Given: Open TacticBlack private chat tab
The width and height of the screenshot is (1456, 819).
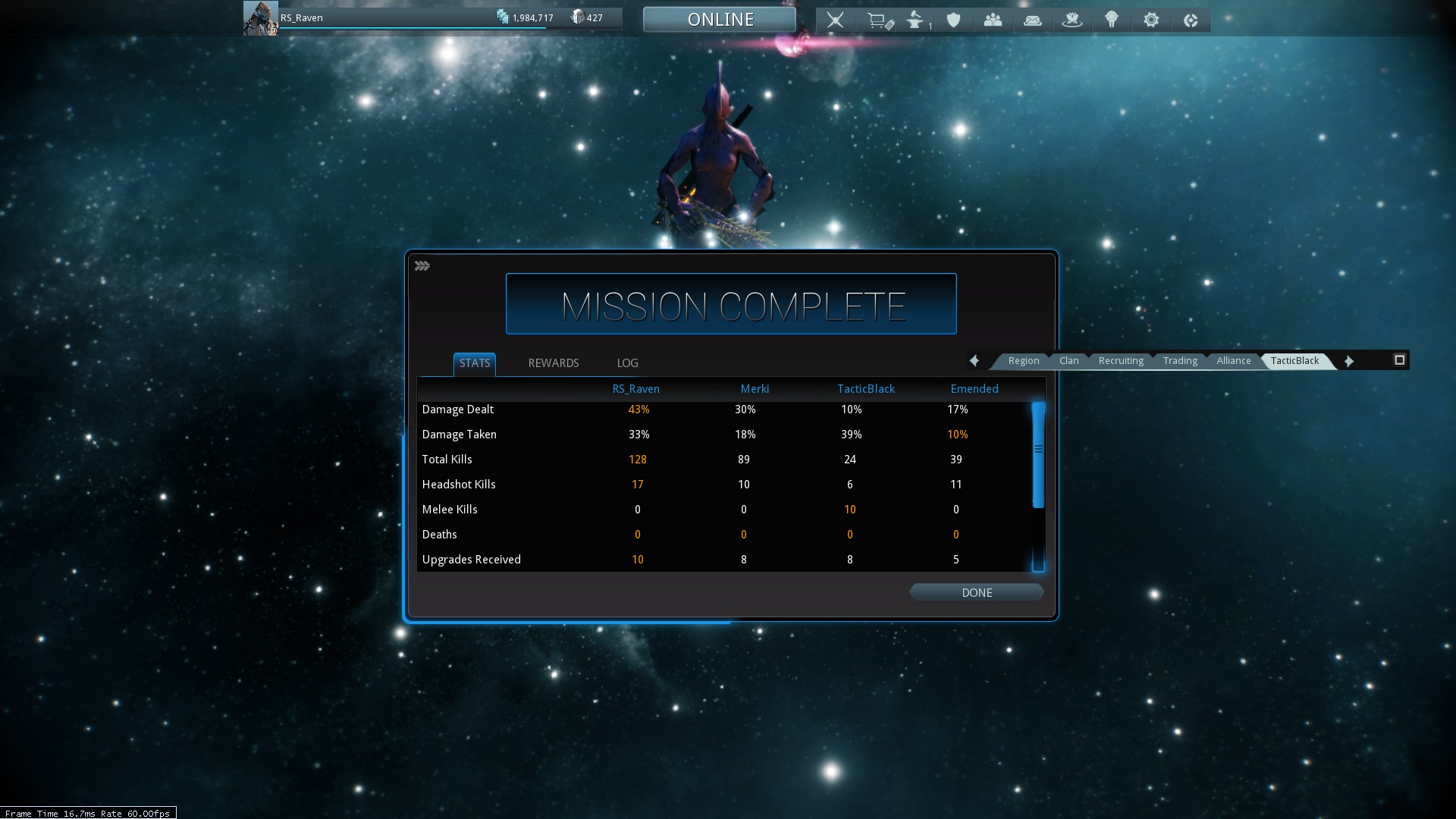Looking at the screenshot, I should click(x=1294, y=361).
